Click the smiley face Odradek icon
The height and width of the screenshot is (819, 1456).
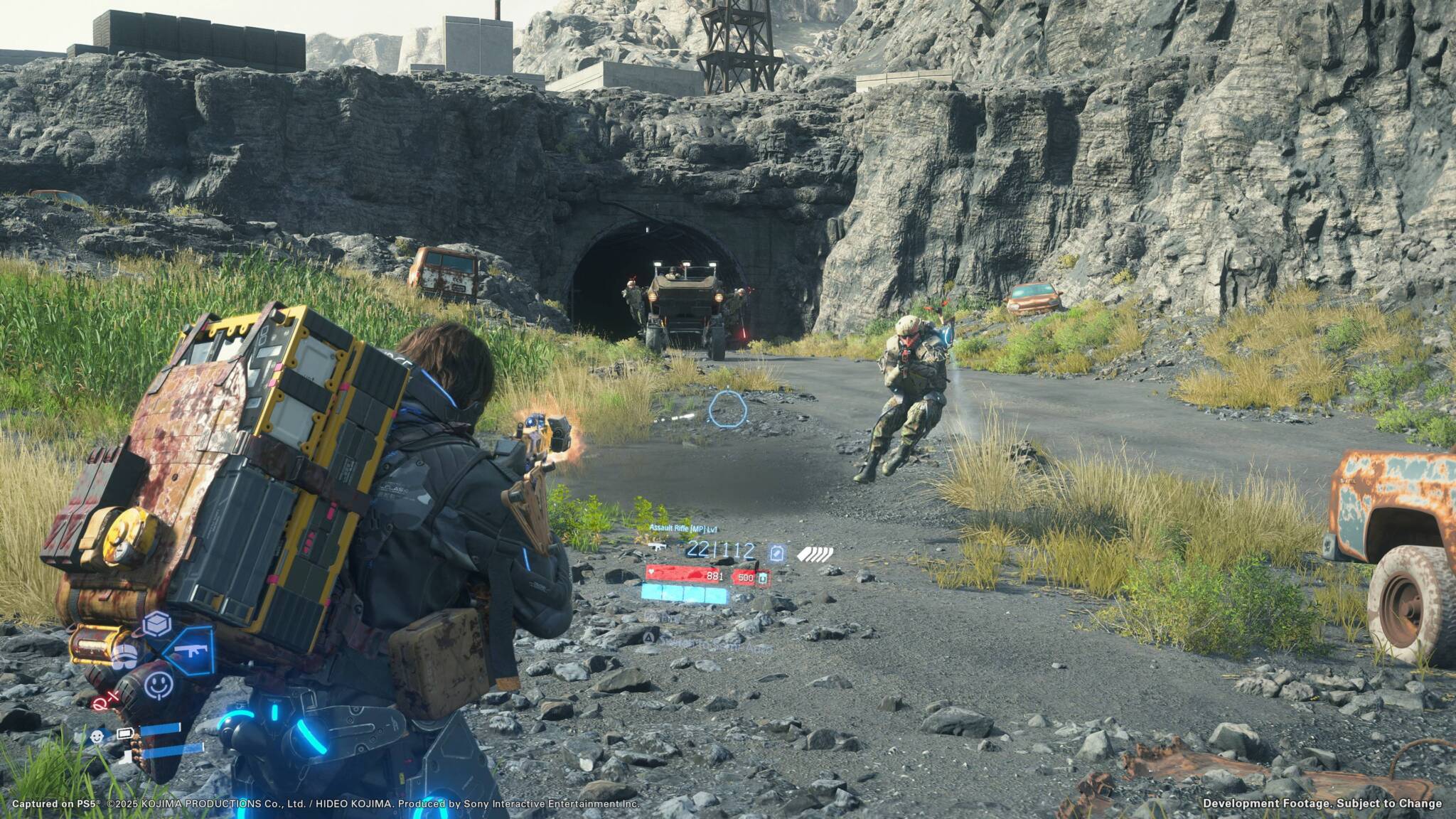tap(159, 685)
